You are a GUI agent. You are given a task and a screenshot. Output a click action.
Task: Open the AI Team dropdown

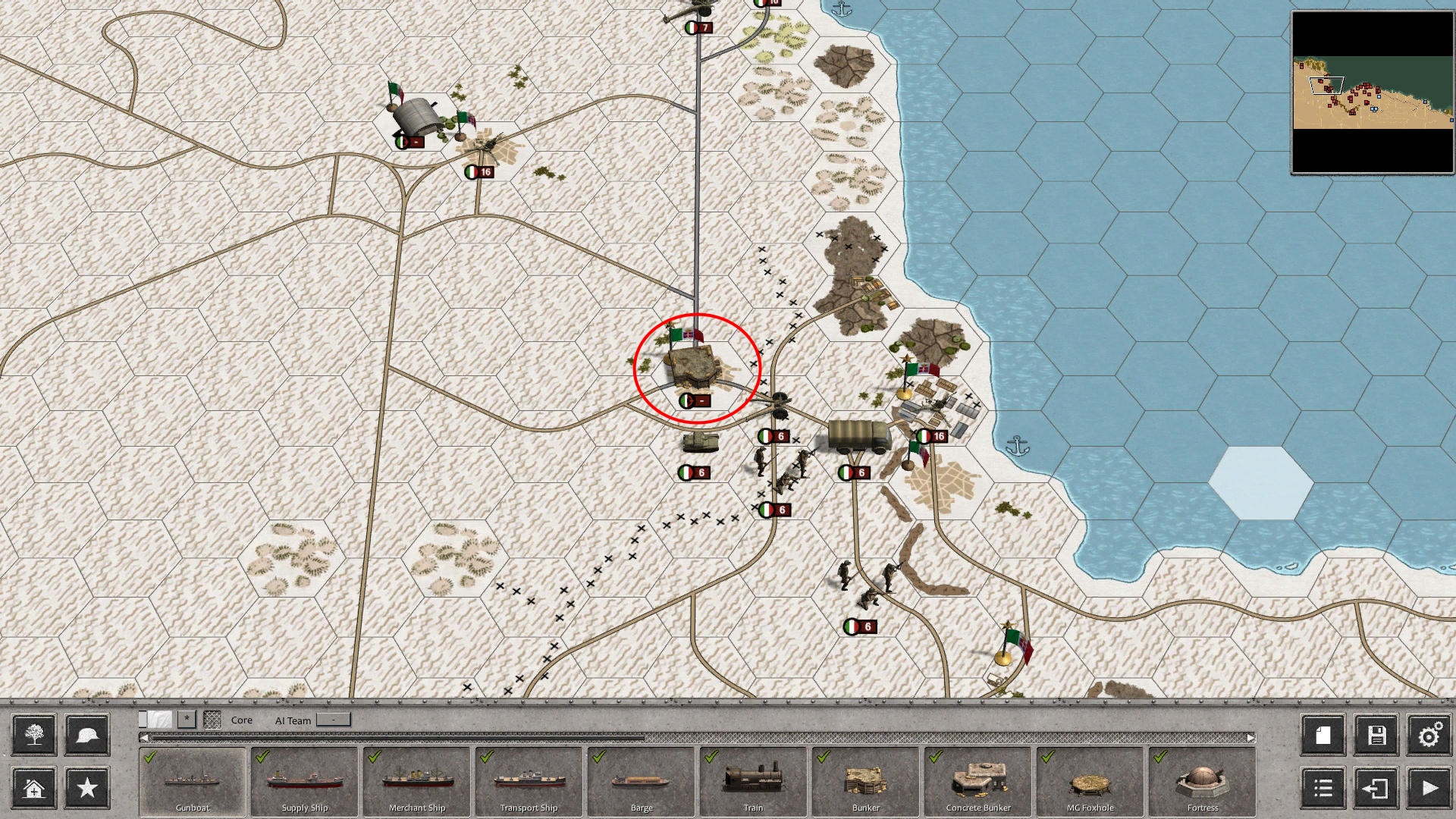pos(331,720)
